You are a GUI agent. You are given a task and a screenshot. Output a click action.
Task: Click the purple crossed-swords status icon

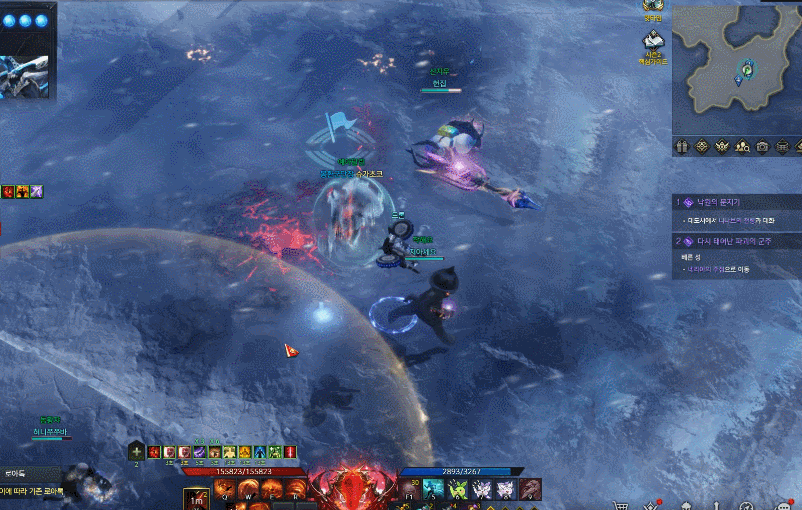point(37,191)
